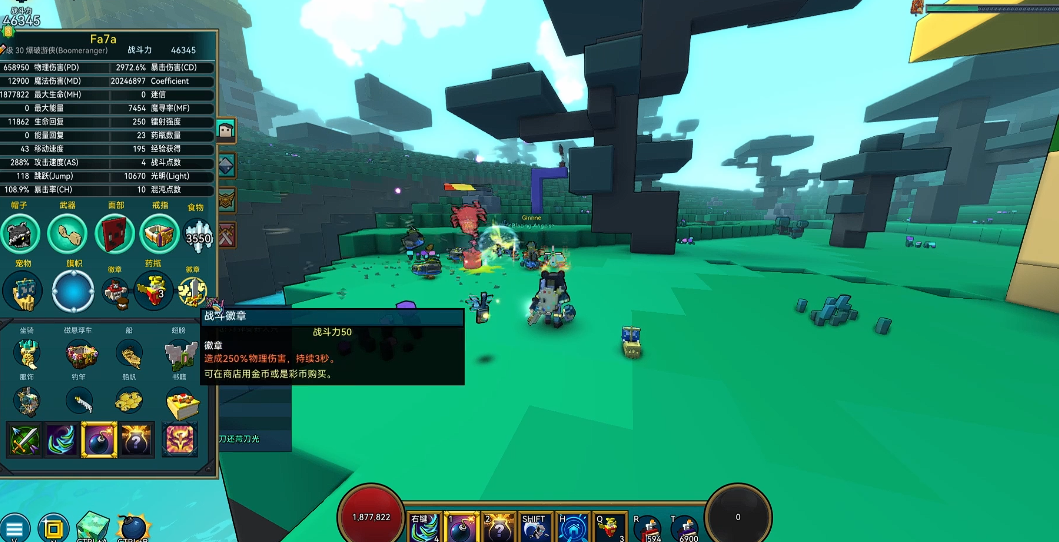
Task: Select the ring (戒指) equipment slot
Action: (159, 234)
